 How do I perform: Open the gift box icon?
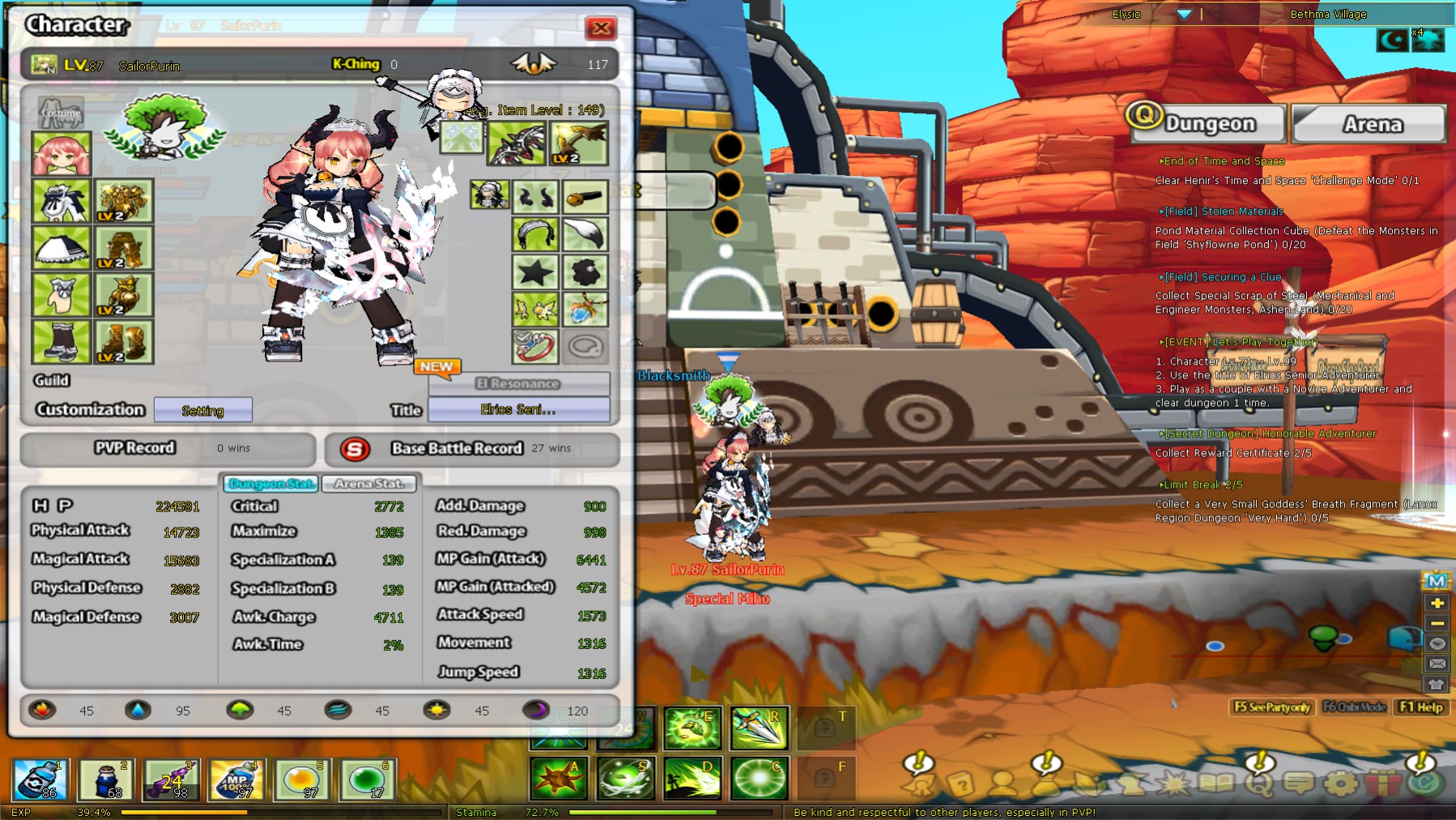click(1382, 782)
